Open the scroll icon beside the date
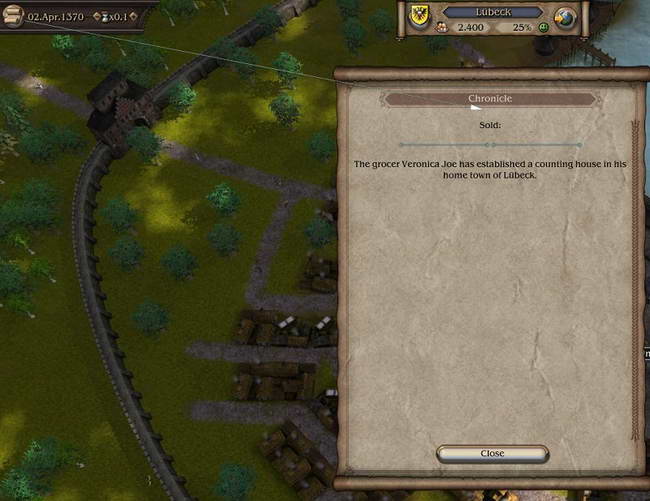The image size is (650, 501). [x=13, y=17]
